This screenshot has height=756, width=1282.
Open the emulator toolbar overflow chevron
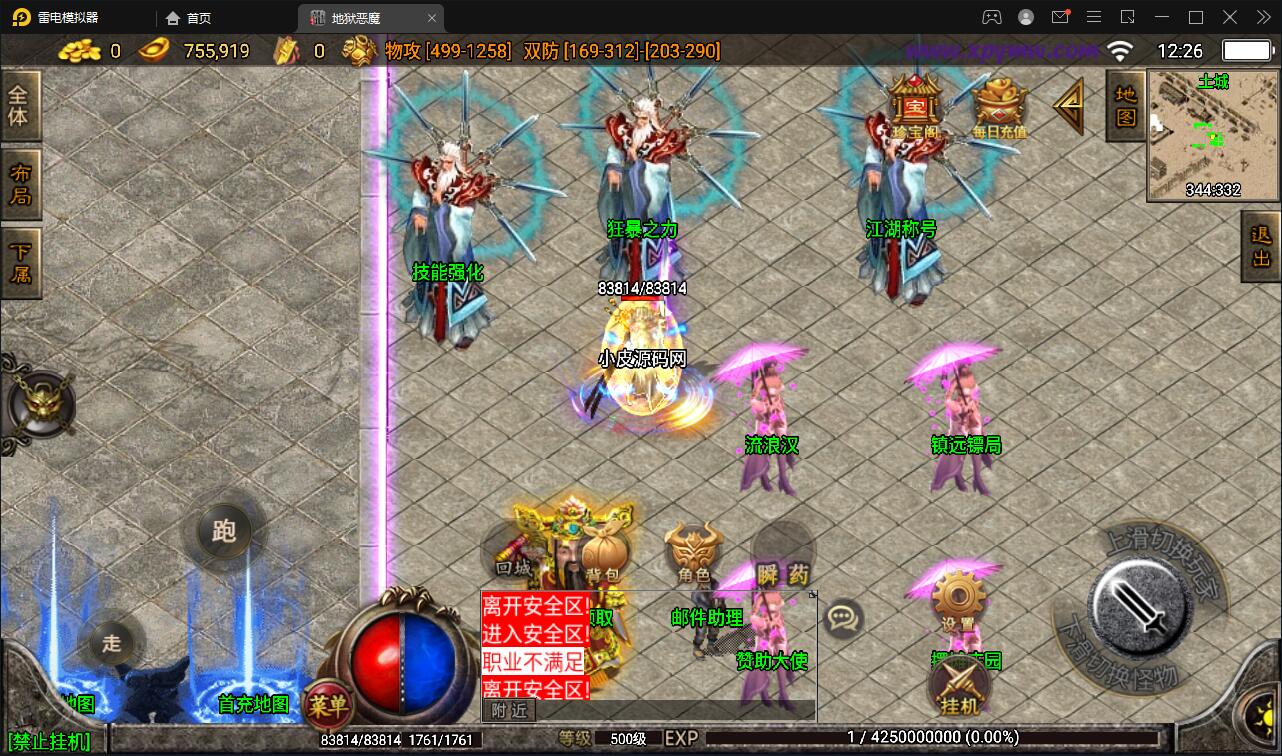(1262, 17)
